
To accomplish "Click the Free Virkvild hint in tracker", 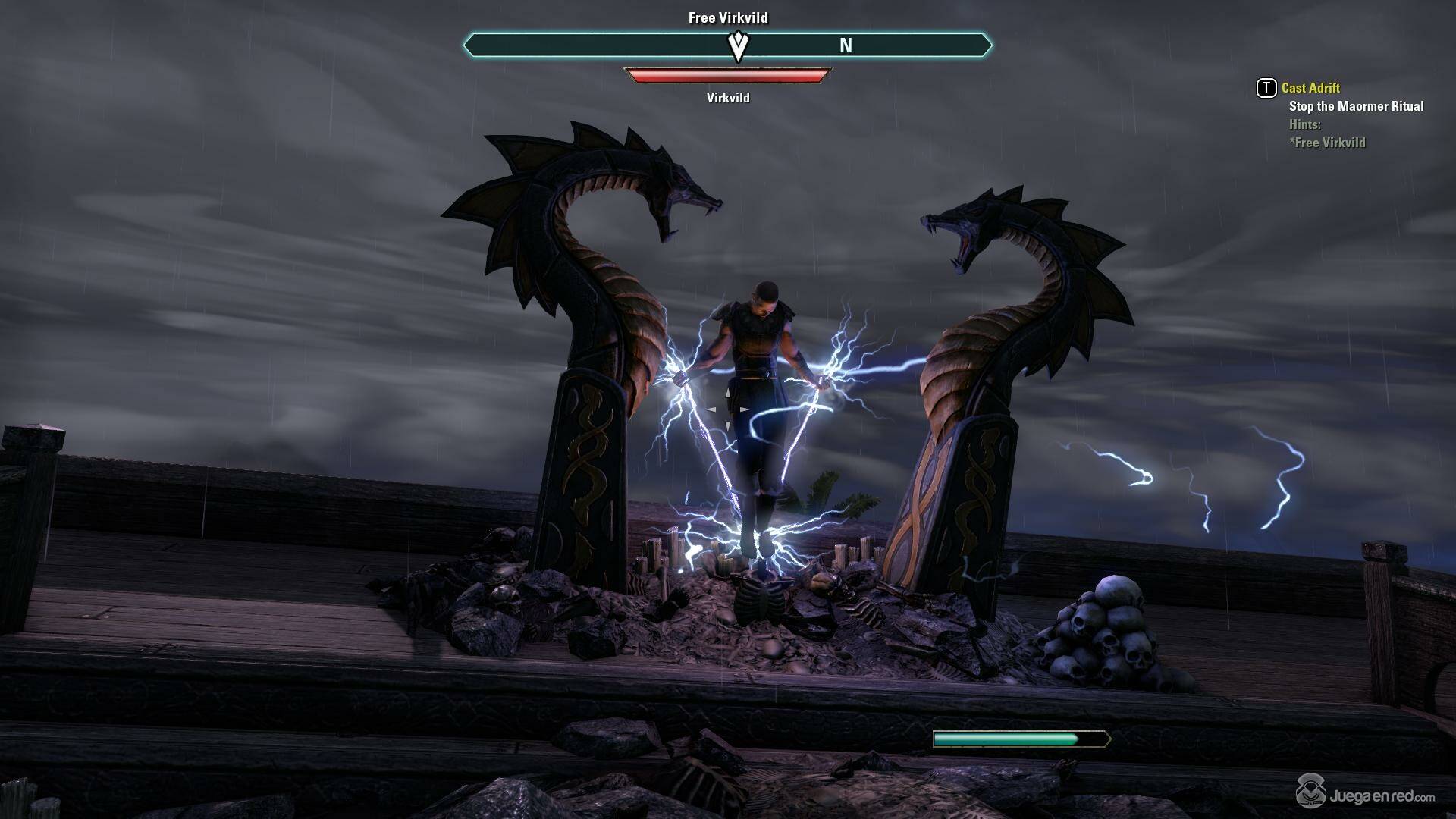I will (x=1327, y=143).
